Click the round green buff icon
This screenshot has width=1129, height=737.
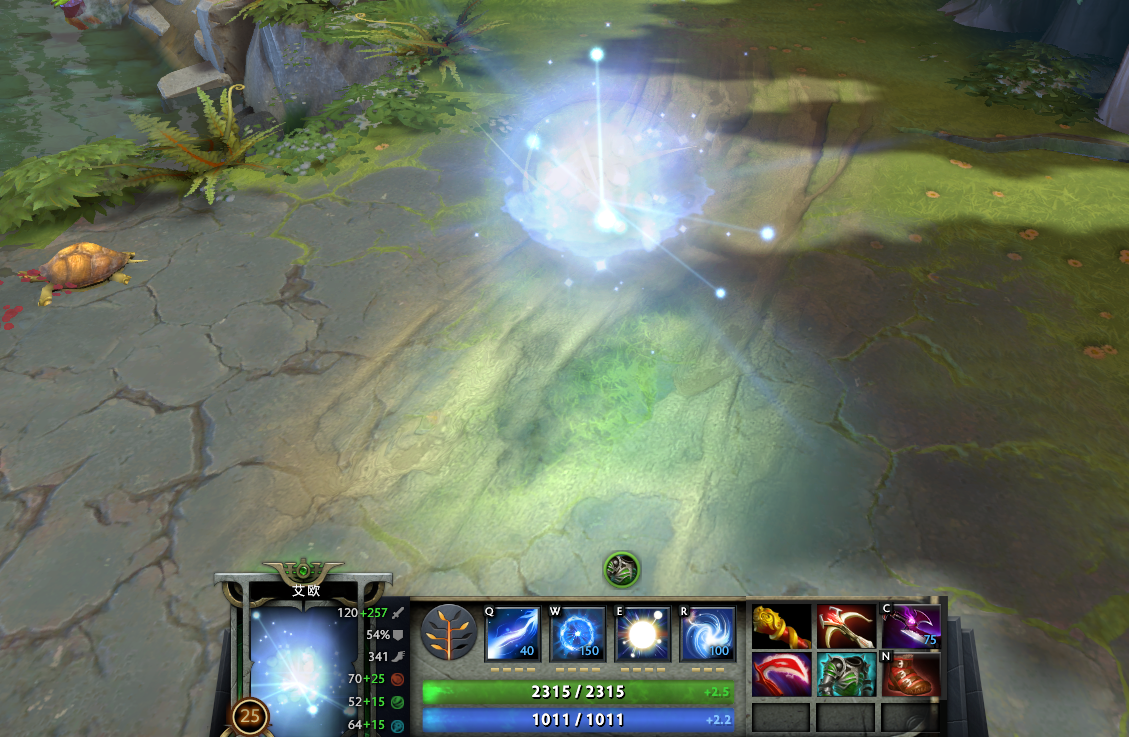(621, 570)
